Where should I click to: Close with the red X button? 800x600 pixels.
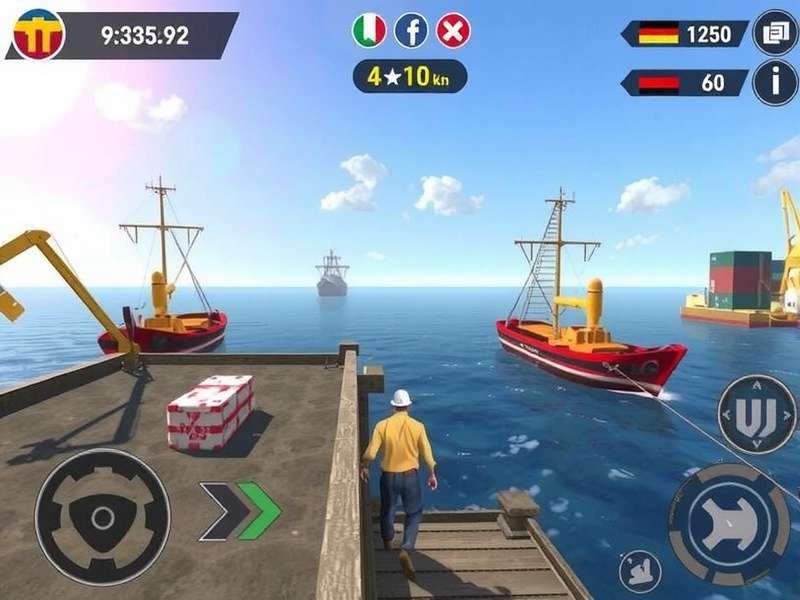click(x=453, y=31)
